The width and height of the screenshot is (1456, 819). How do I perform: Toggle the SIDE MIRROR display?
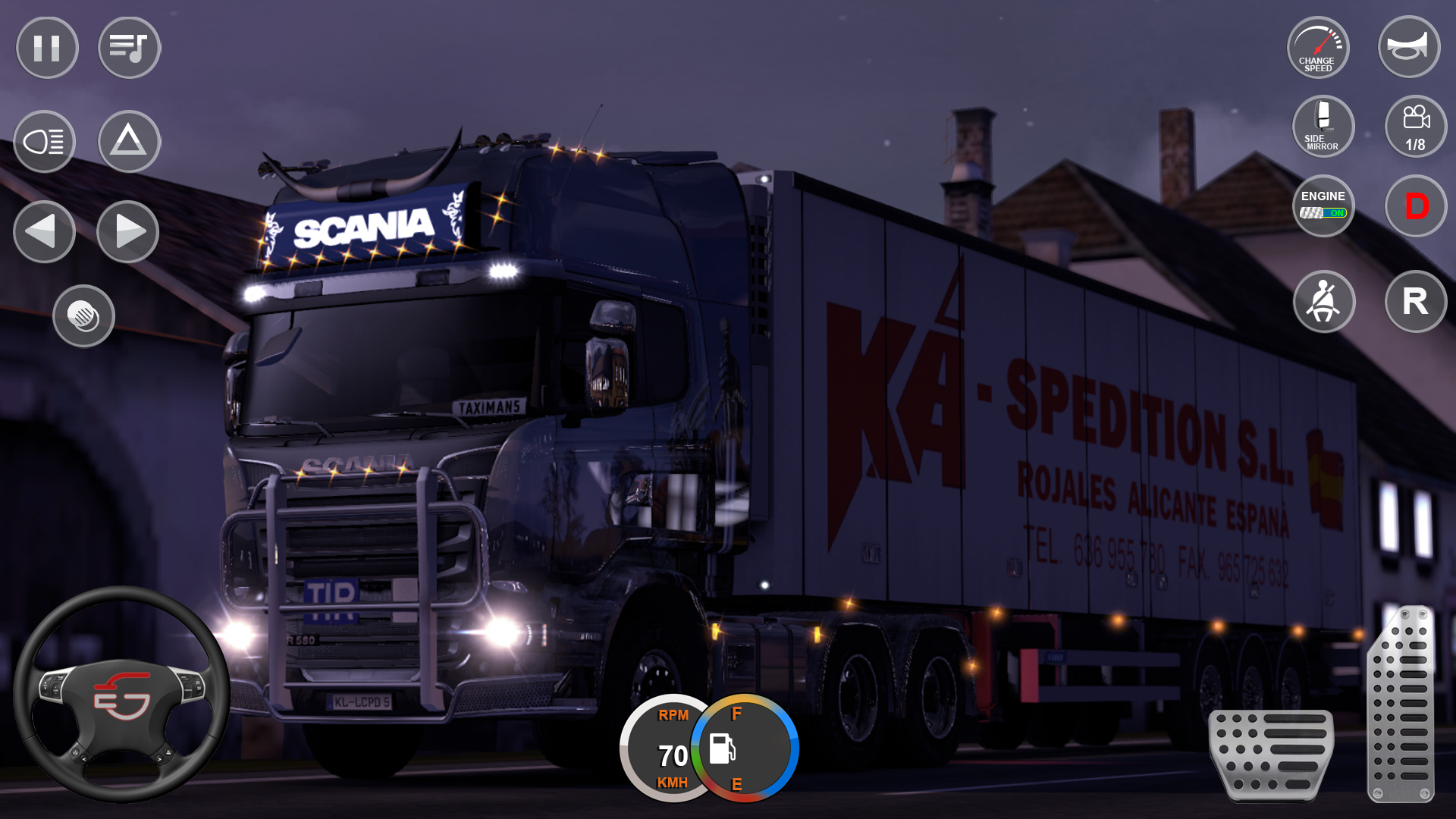point(1323,127)
